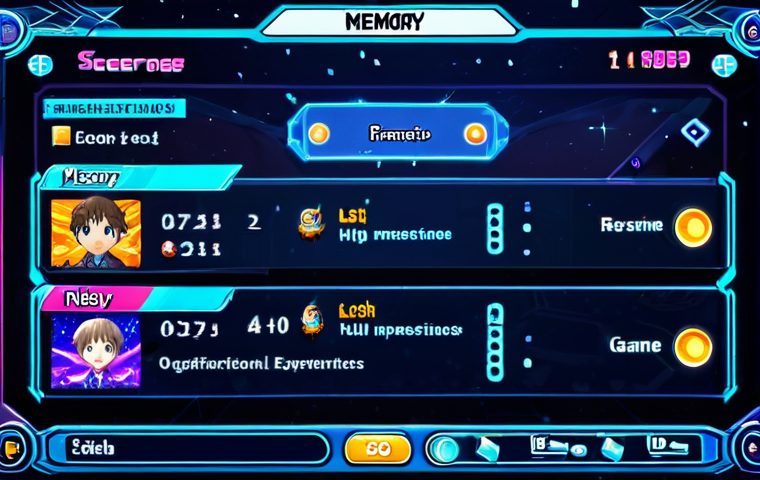Screen dimensions: 760x480
Task: Click the orange GO button
Action: 377,449
